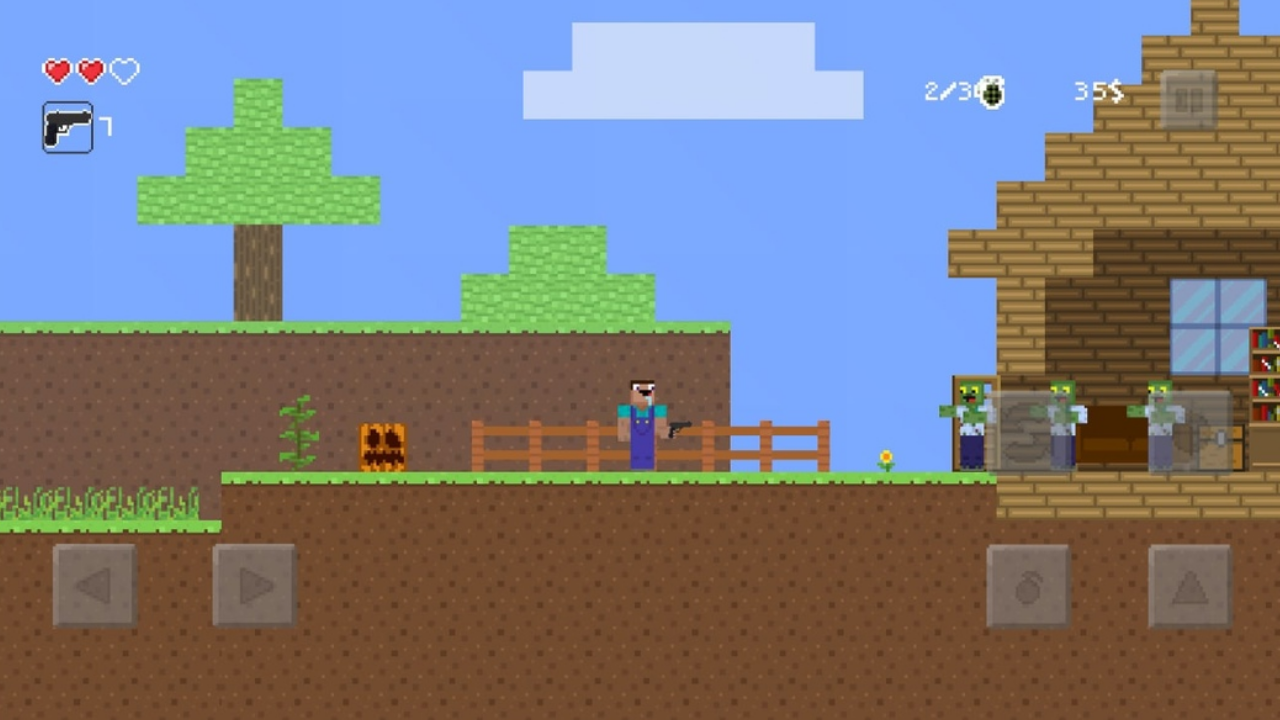Tap the ammo count next to the pistol
1280x720 pixels.
point(105,128)
